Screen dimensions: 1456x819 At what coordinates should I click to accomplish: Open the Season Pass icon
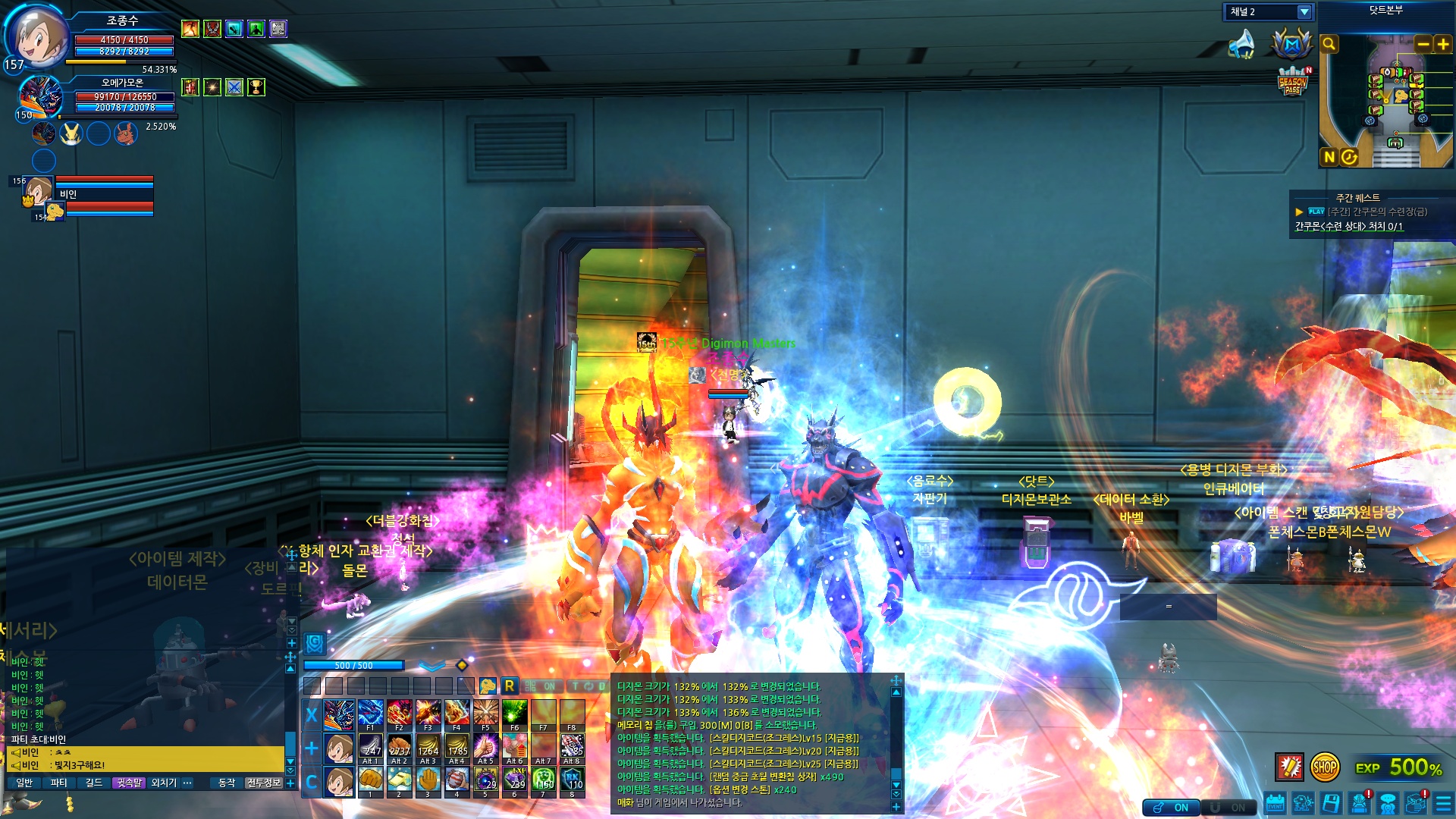pos(1293,82)
